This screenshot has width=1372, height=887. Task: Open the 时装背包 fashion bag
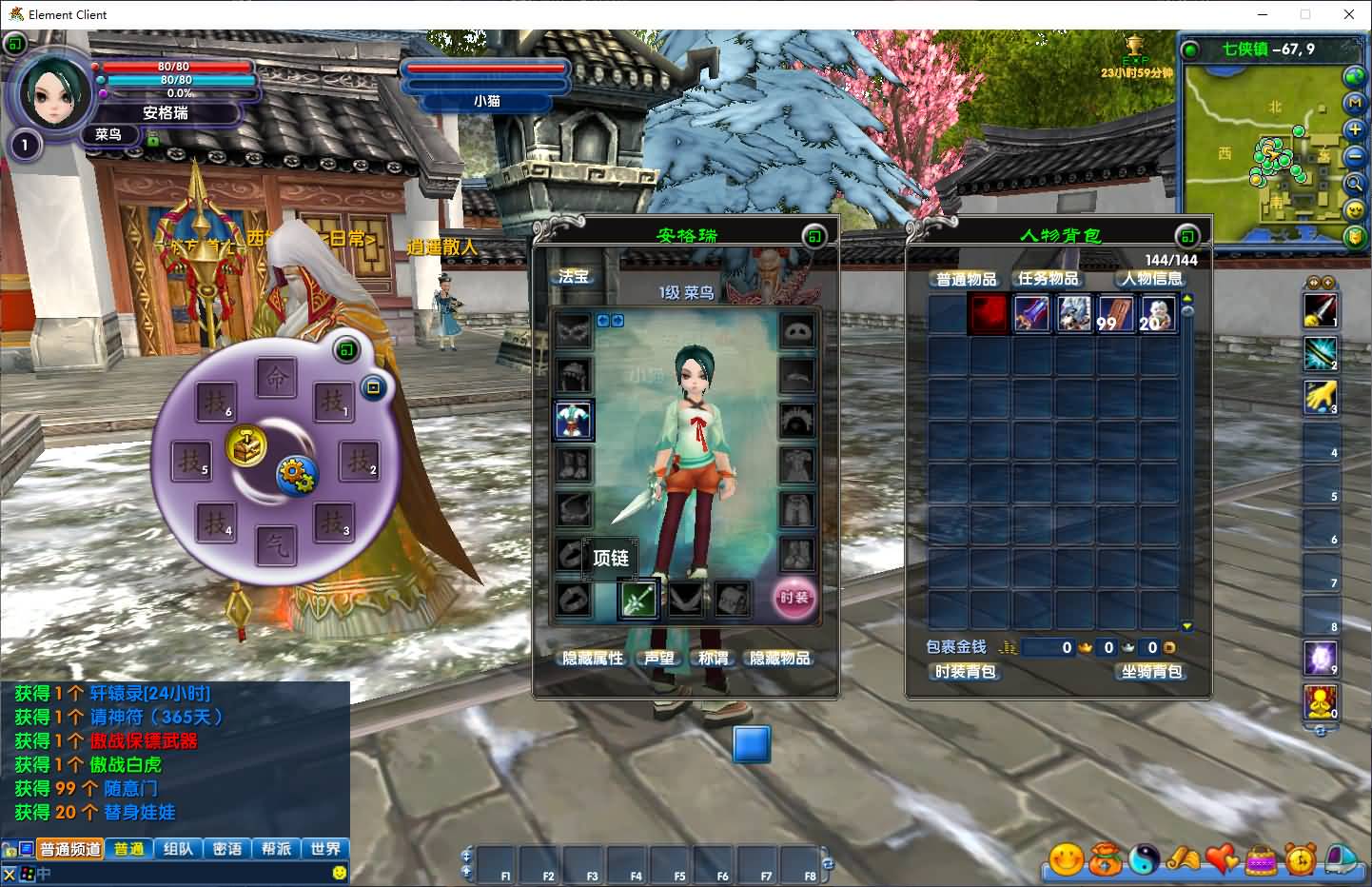[965, 672]
